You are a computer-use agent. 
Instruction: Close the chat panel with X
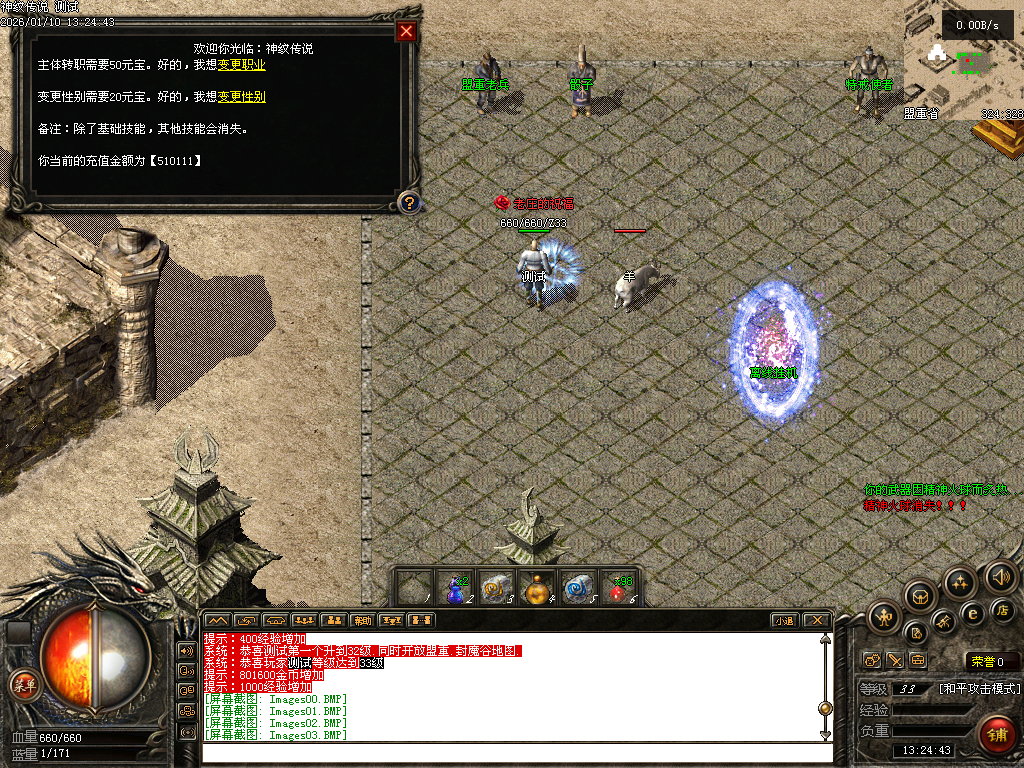(x=816, y=620)
